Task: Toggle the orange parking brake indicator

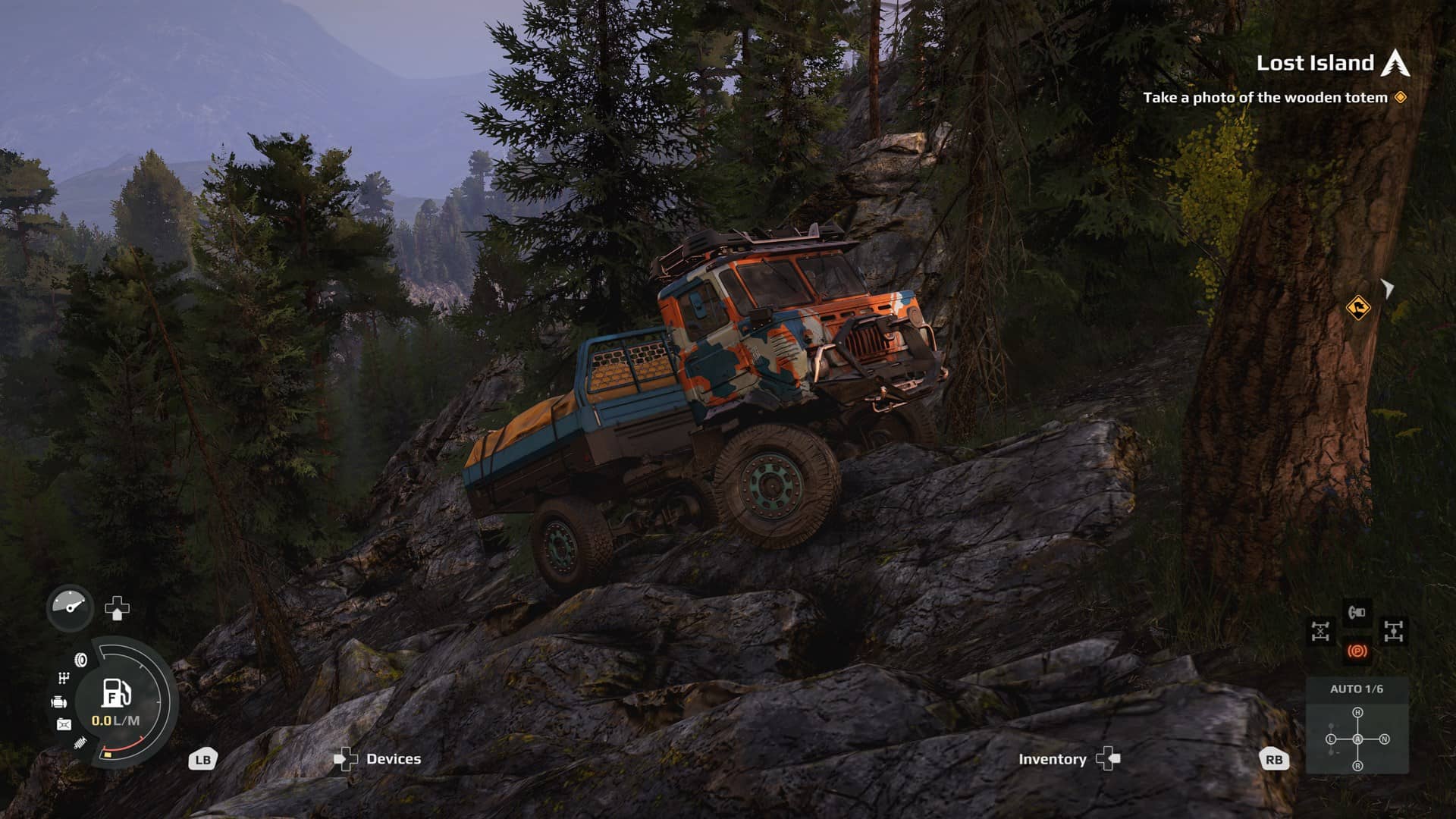Action: click(1357, 651)
